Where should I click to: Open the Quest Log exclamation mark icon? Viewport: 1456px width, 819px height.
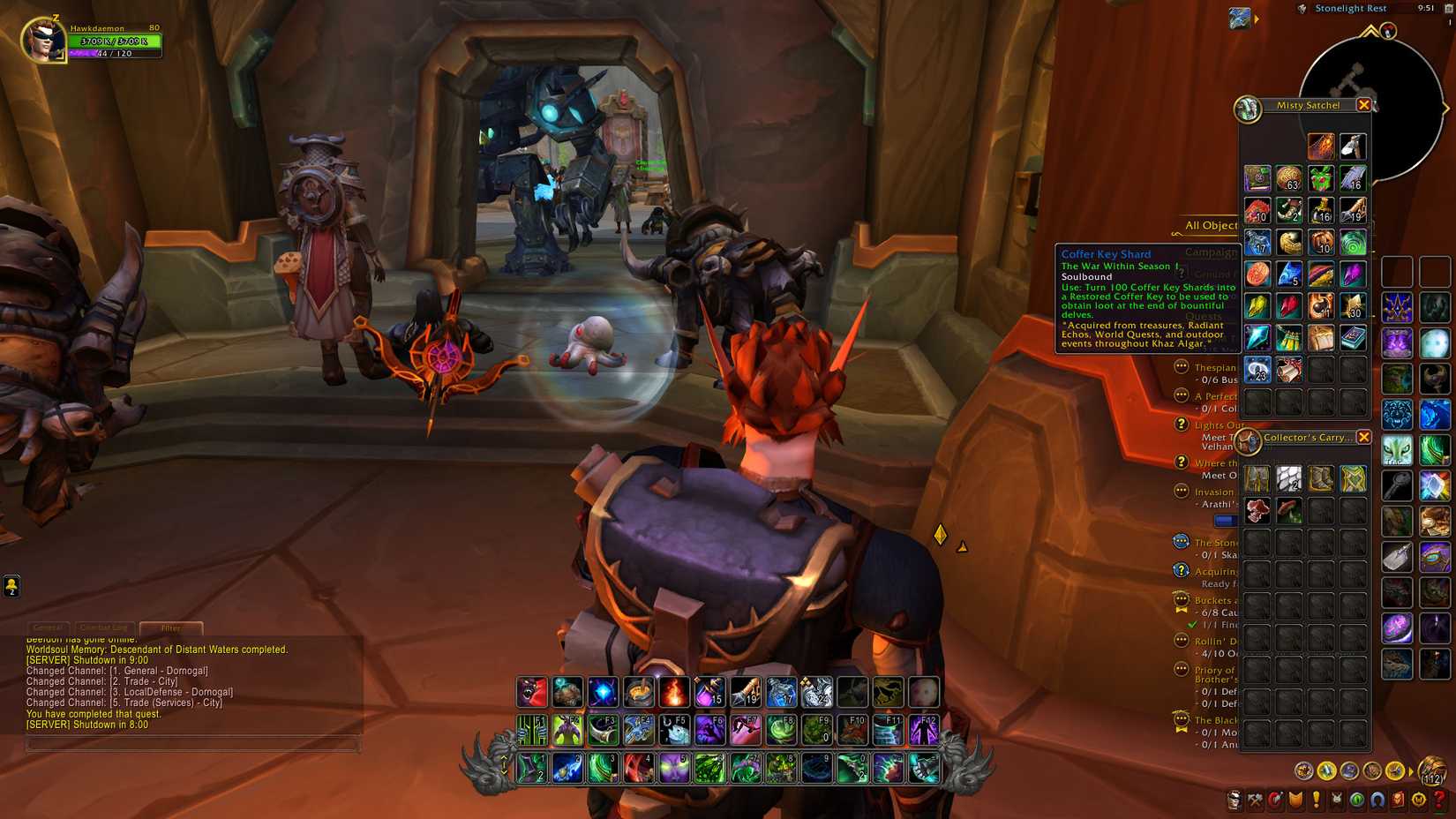click(x=1316, y=800)
